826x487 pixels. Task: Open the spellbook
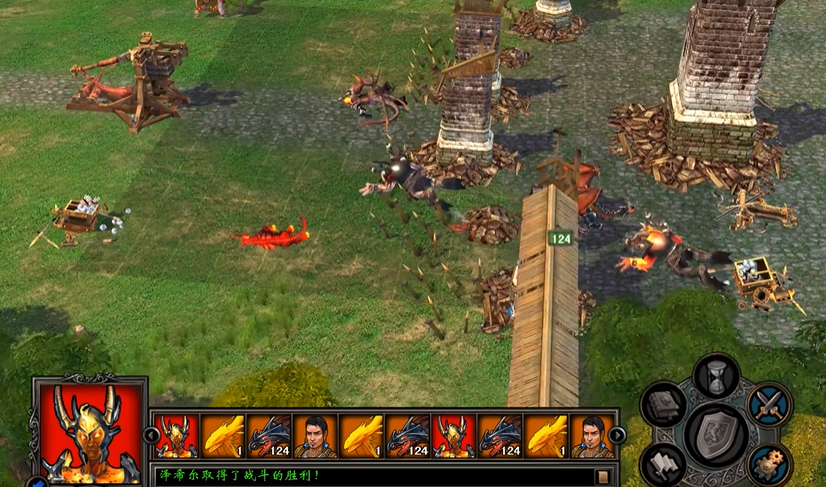click(x=664, y=405)
